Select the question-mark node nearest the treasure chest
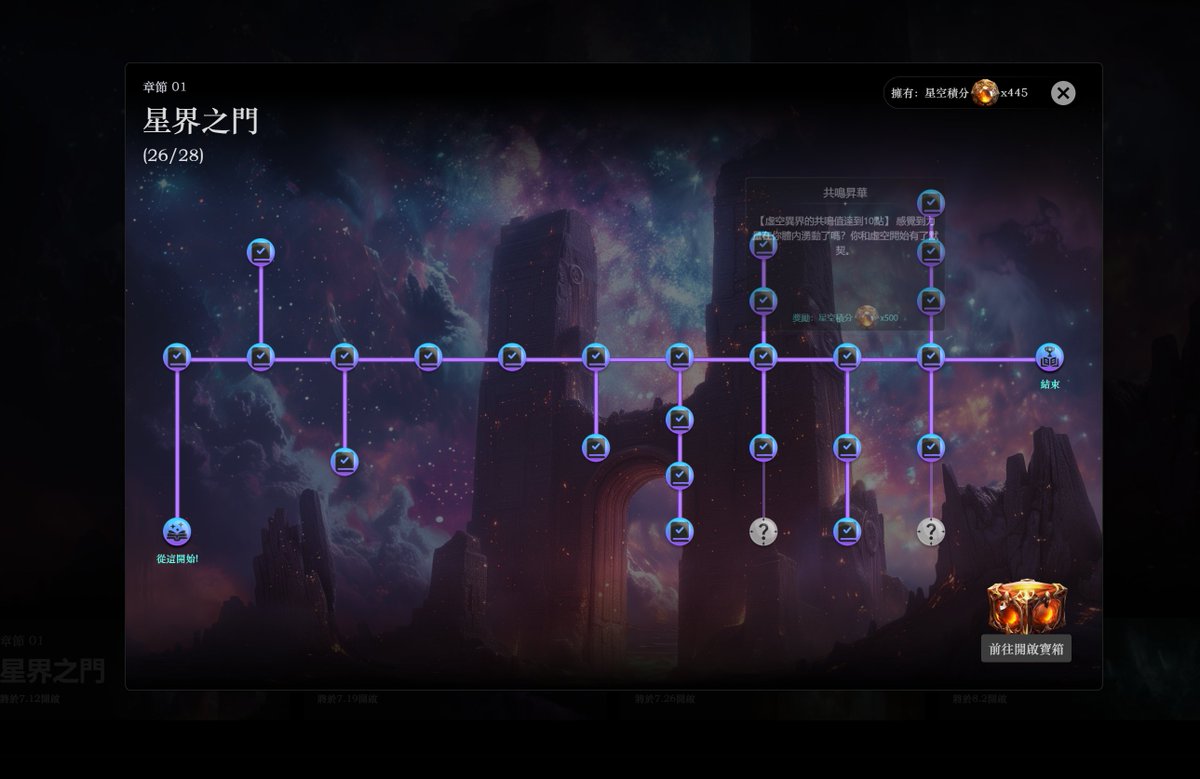The image size is (1200, 779). (931, 532)
